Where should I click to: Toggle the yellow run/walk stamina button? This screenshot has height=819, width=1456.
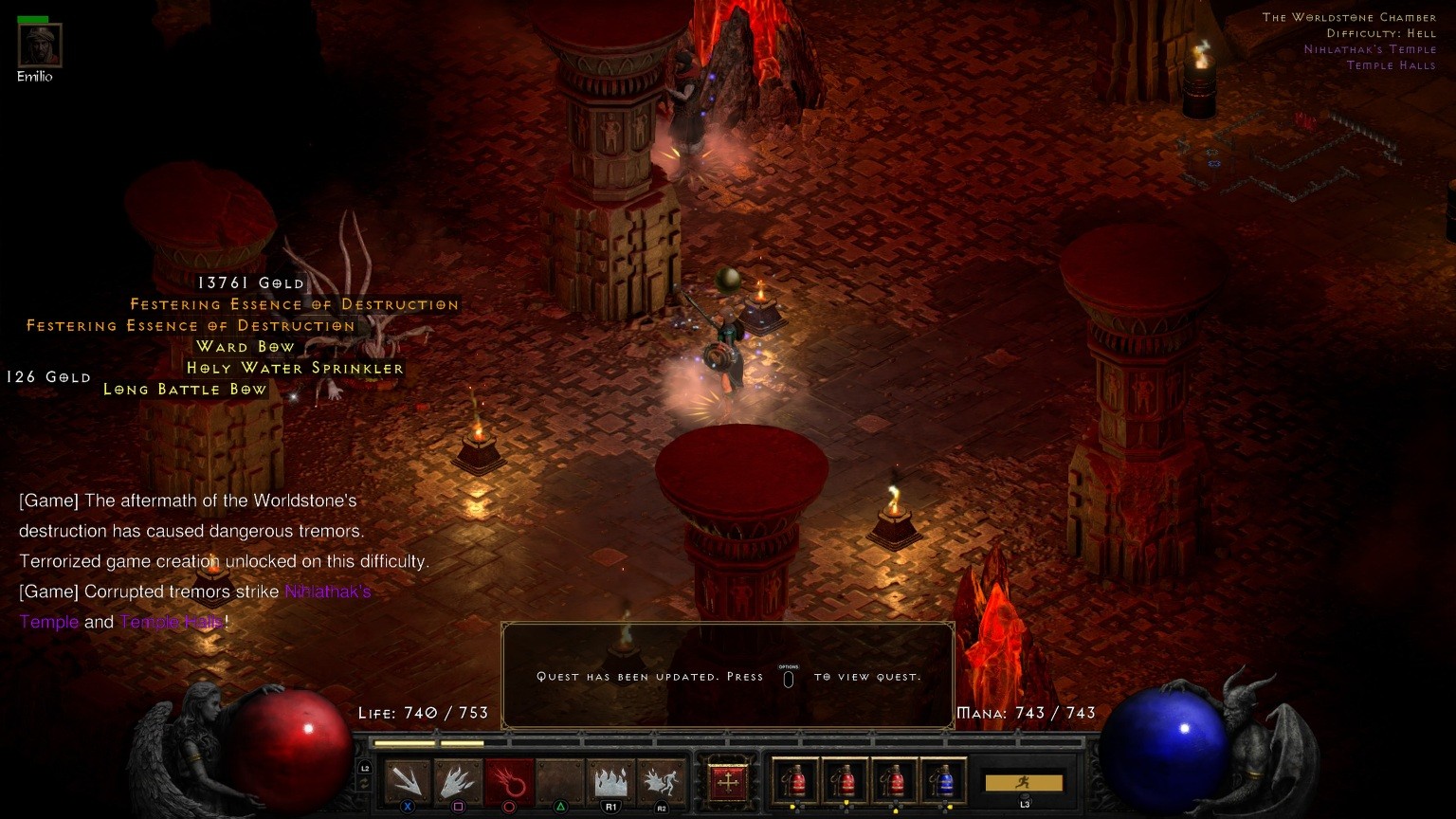point(1024,783)
